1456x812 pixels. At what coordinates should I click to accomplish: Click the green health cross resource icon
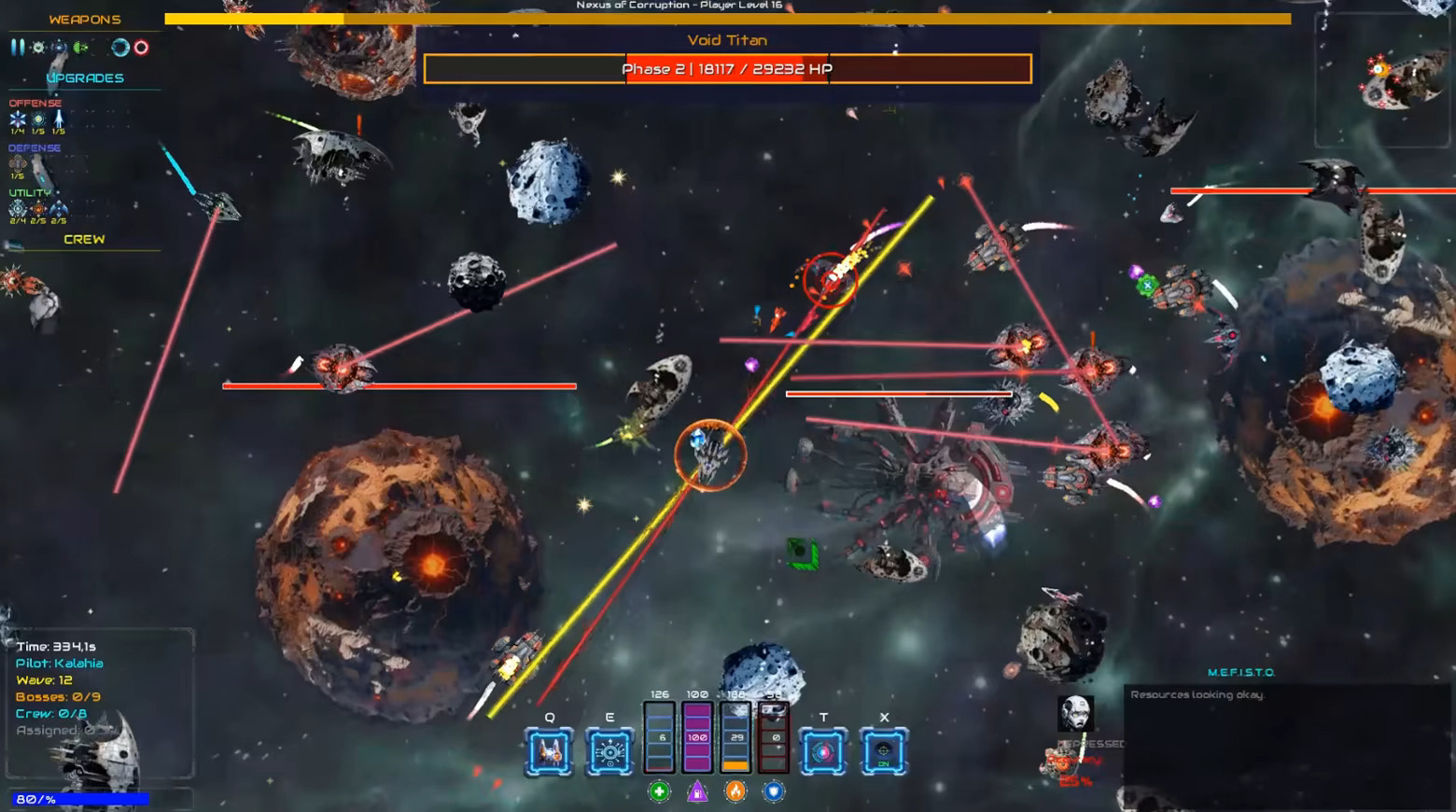pyautogui.click(x=661, y=791)
